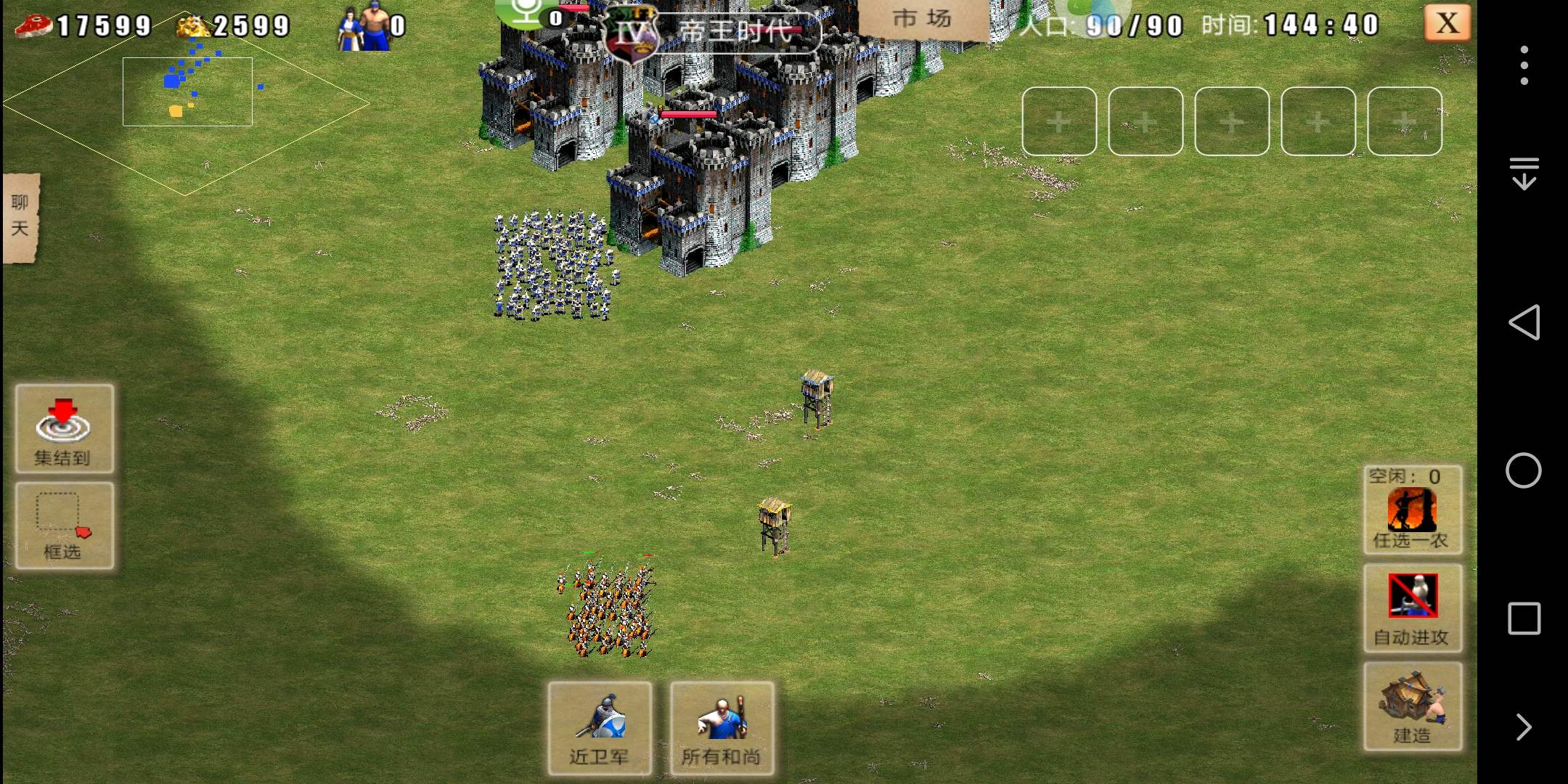Click the minimap in the corner
Image resolution: width=1568 pixels, height=784 pixels.
187,102
